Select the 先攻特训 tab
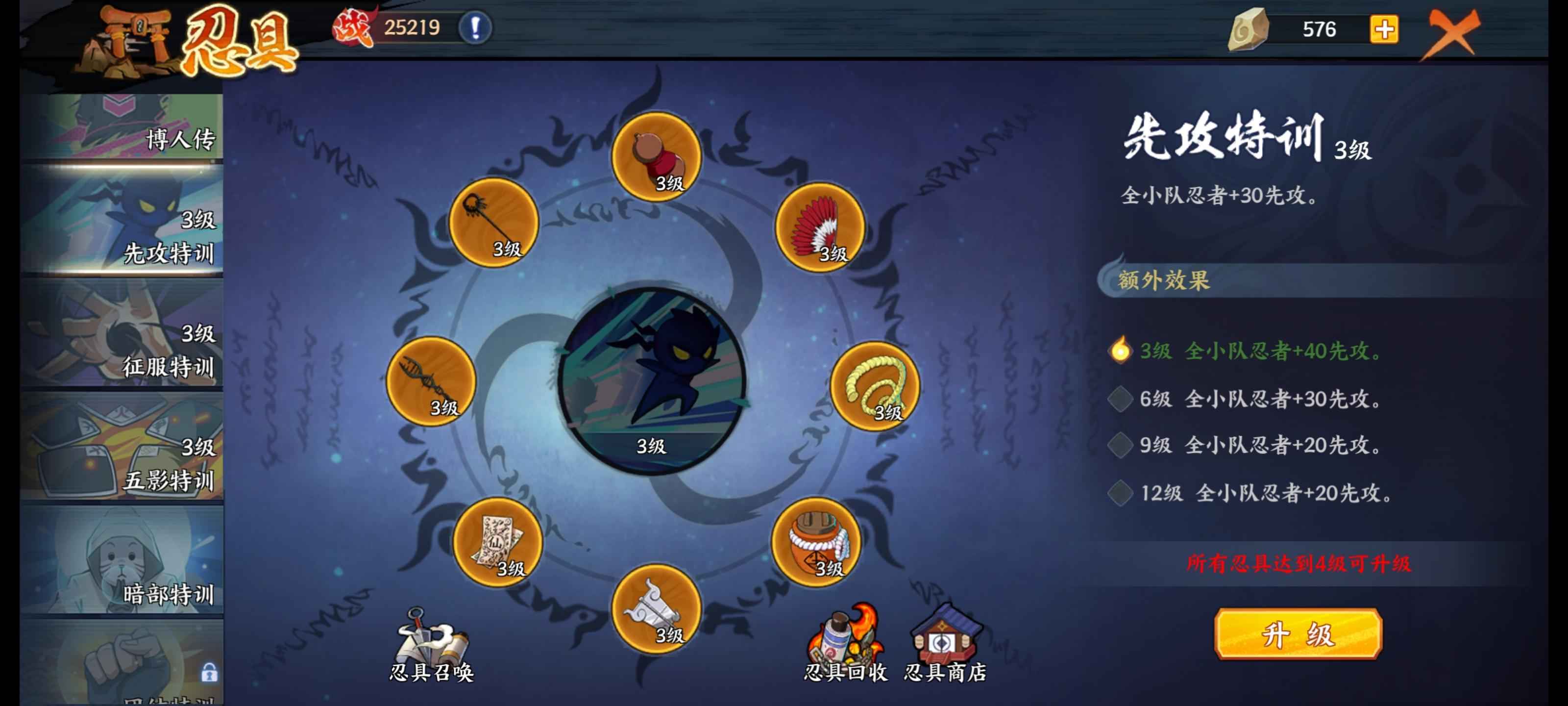Image resolution: width=1568 pixels, height=706 pixels. (x=122, y=221)
